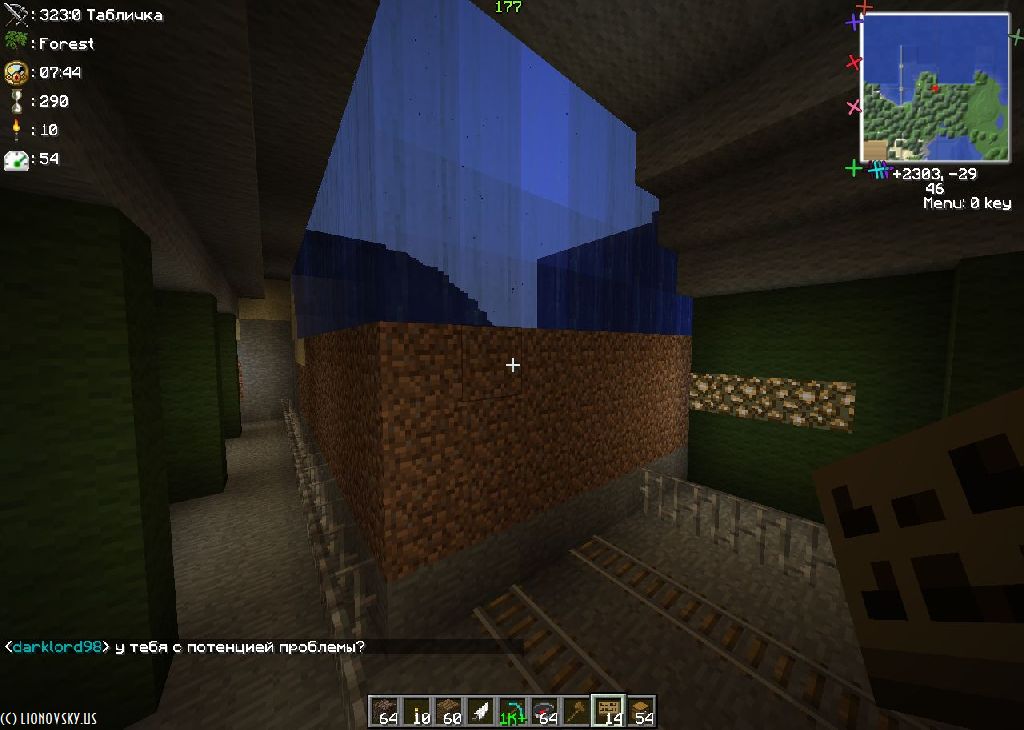Image resolution: width=1024 pixels, height=730 pixels.
Task: Select the diamond pickaxe hotbar slot
Action: (513, 711)
